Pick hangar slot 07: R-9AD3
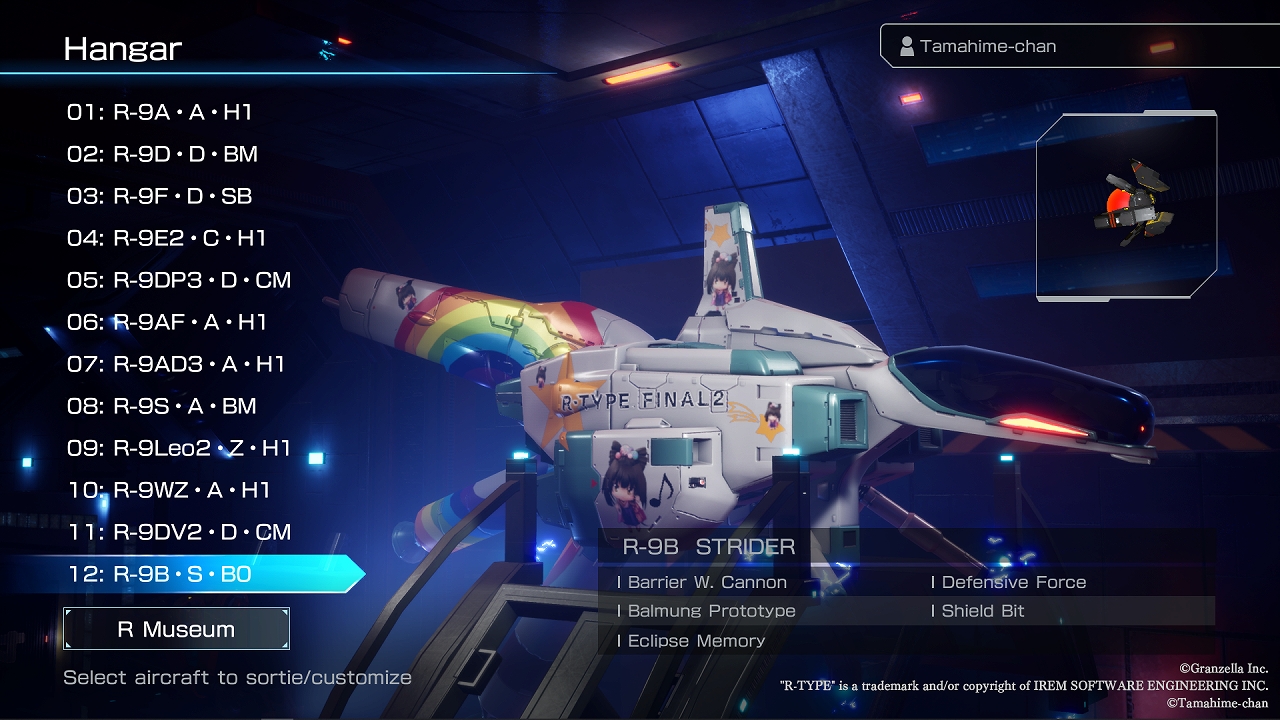The width and height of the screenshot is (1280, 720). (x=176, y=364)
